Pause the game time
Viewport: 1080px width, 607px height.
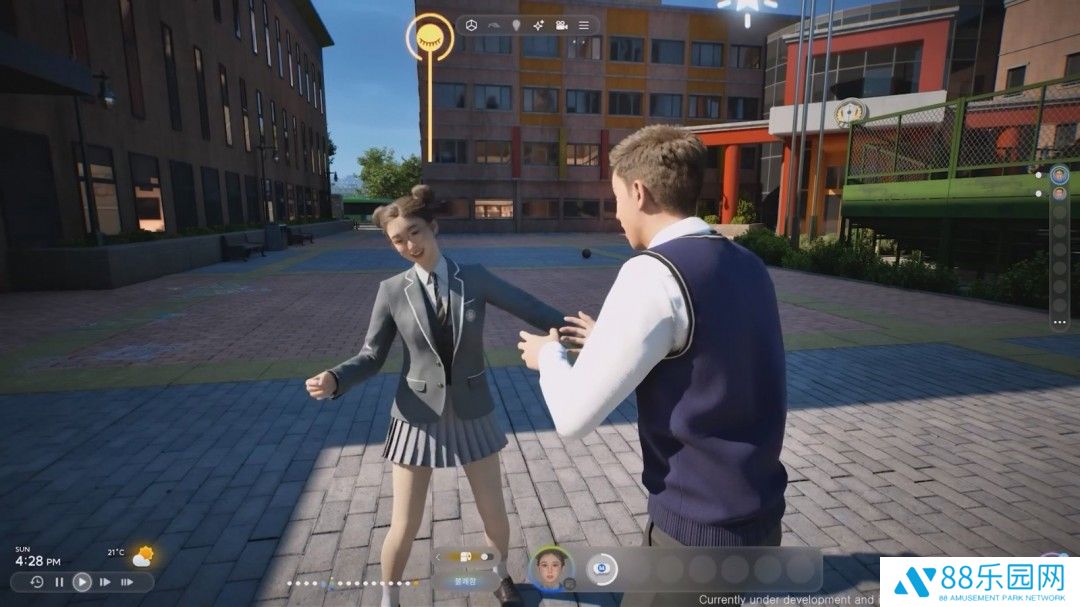(59, 582)
